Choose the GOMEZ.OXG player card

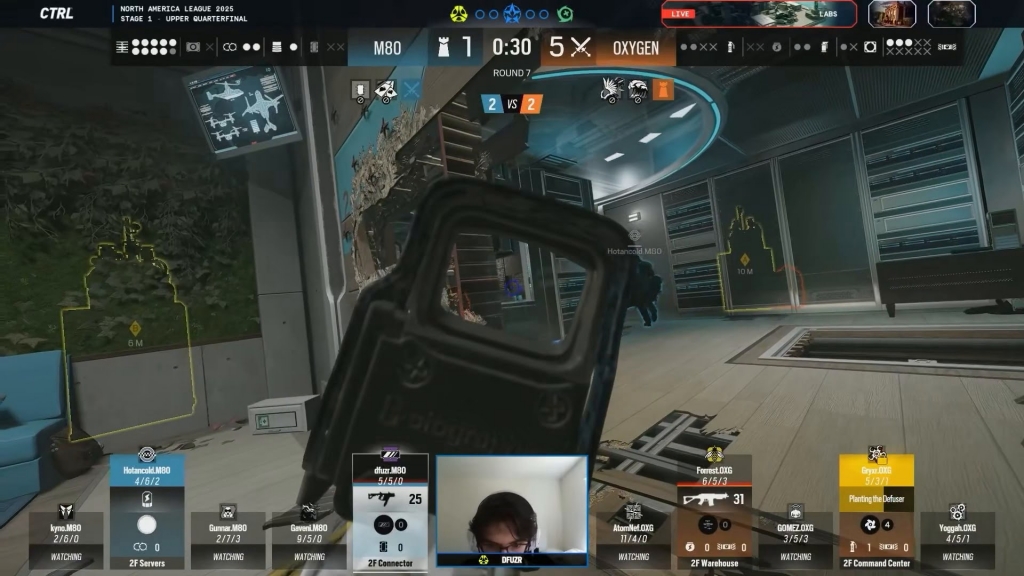pyautogui.click(x=795, y=538)
